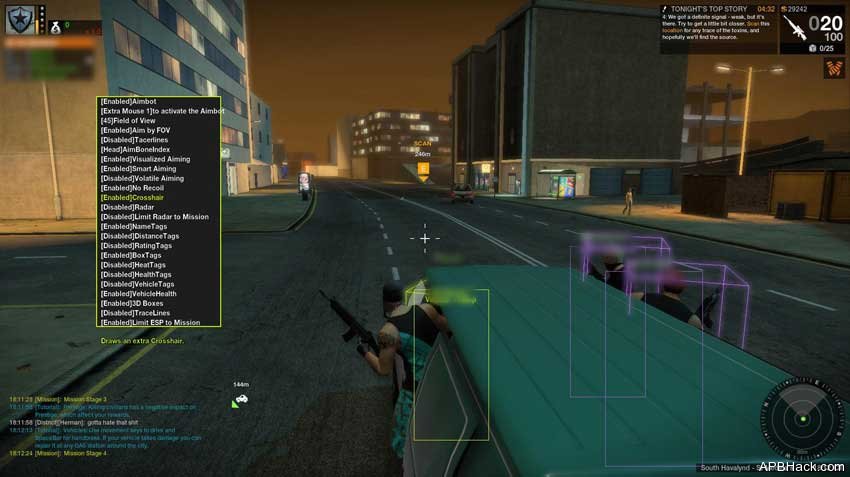Screen dimensions: 850x477
Task: Toggle the Aim by FOV option
Action: pos(141,131)
